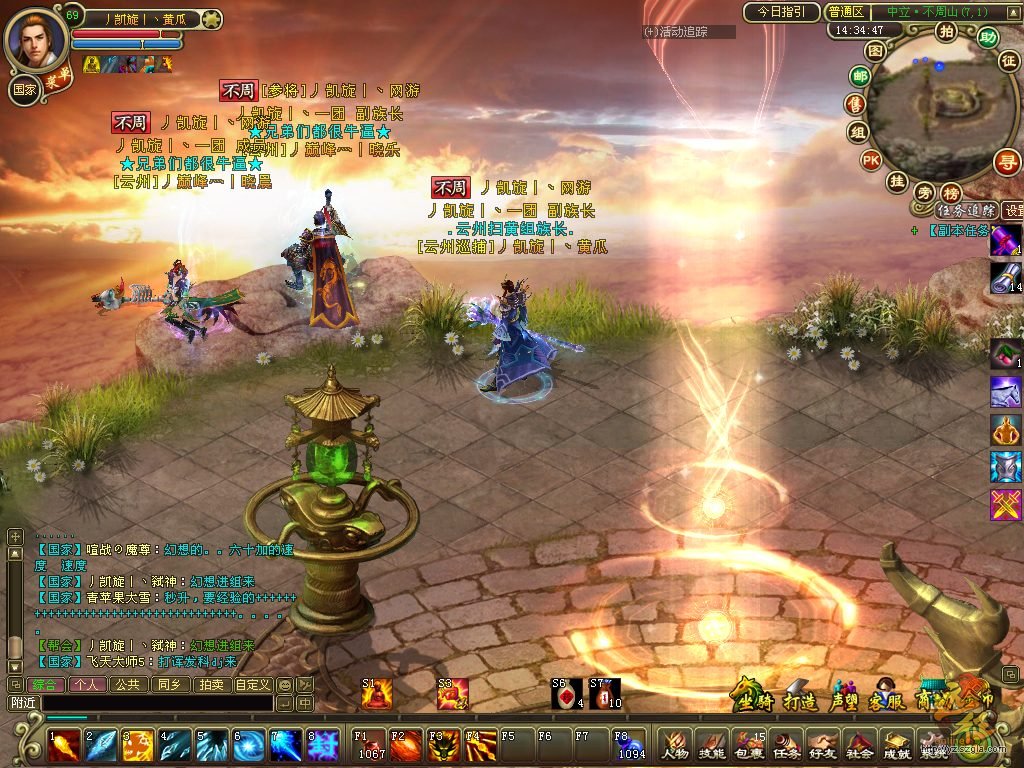This screenshot has width=1024, height=768.
Task: Activate the fireball skill in slot 1
Action: coord(65,745)
